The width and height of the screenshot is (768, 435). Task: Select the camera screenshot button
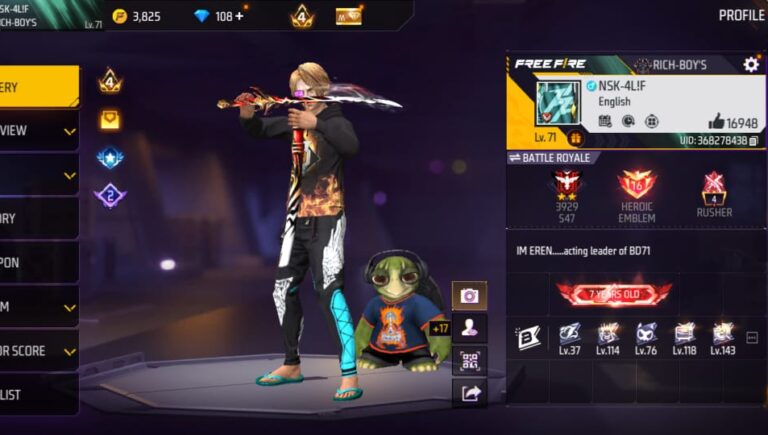469,295
